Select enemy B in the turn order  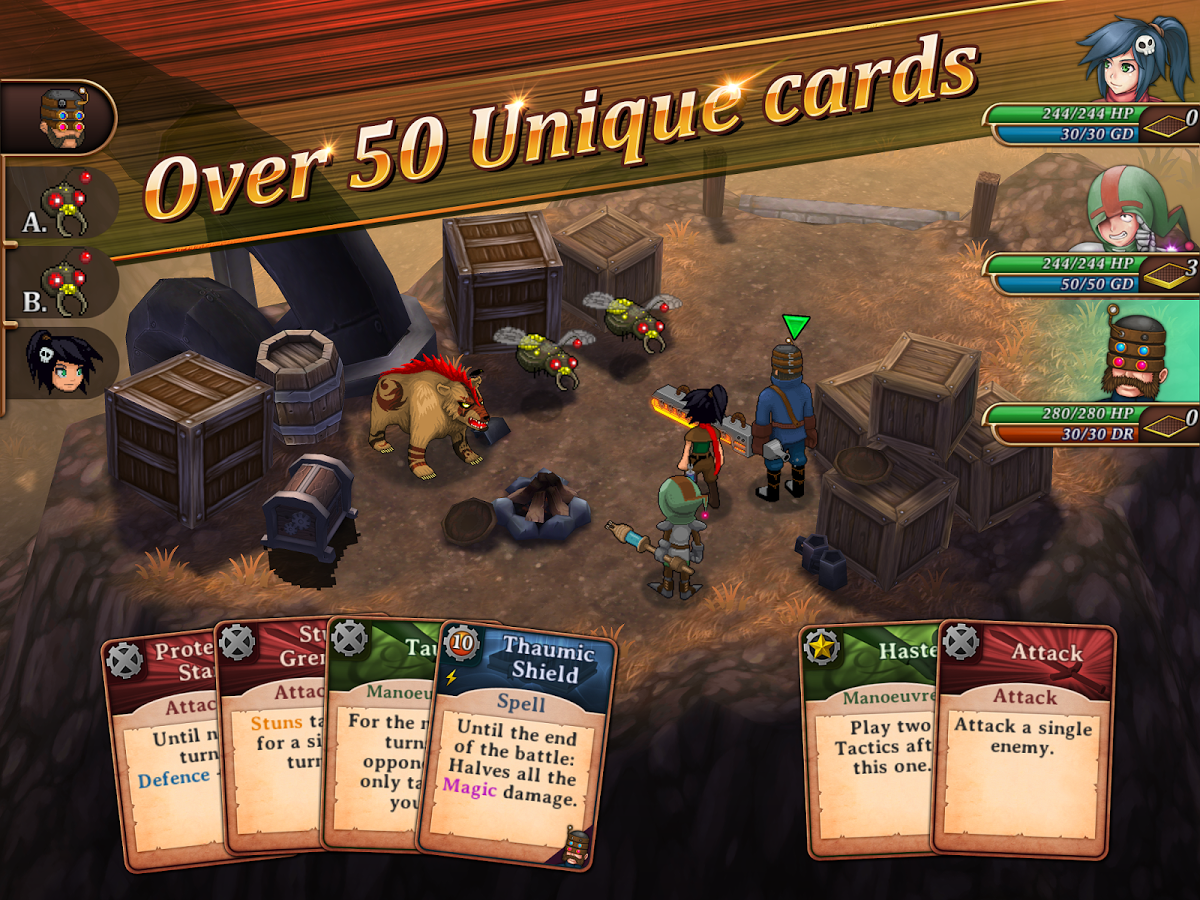tap(65, 284)
